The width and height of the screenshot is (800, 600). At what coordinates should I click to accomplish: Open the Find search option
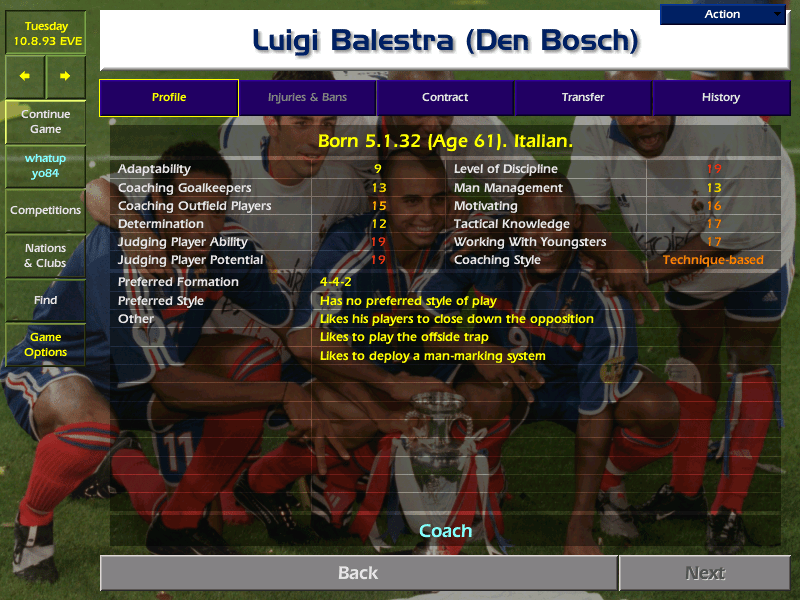pyautogui.click(x=45, y=300)
